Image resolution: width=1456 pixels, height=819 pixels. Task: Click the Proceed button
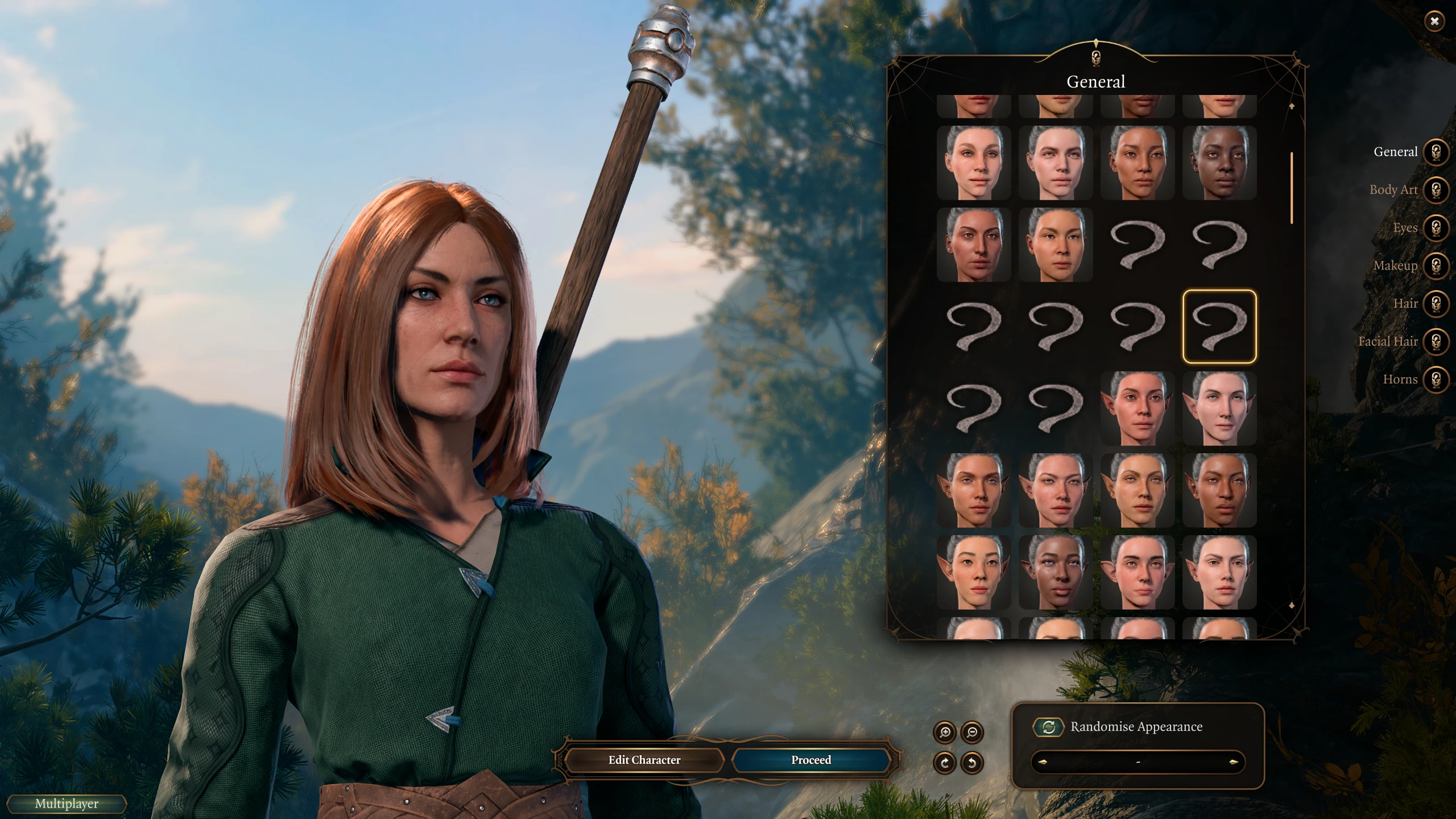810,760
